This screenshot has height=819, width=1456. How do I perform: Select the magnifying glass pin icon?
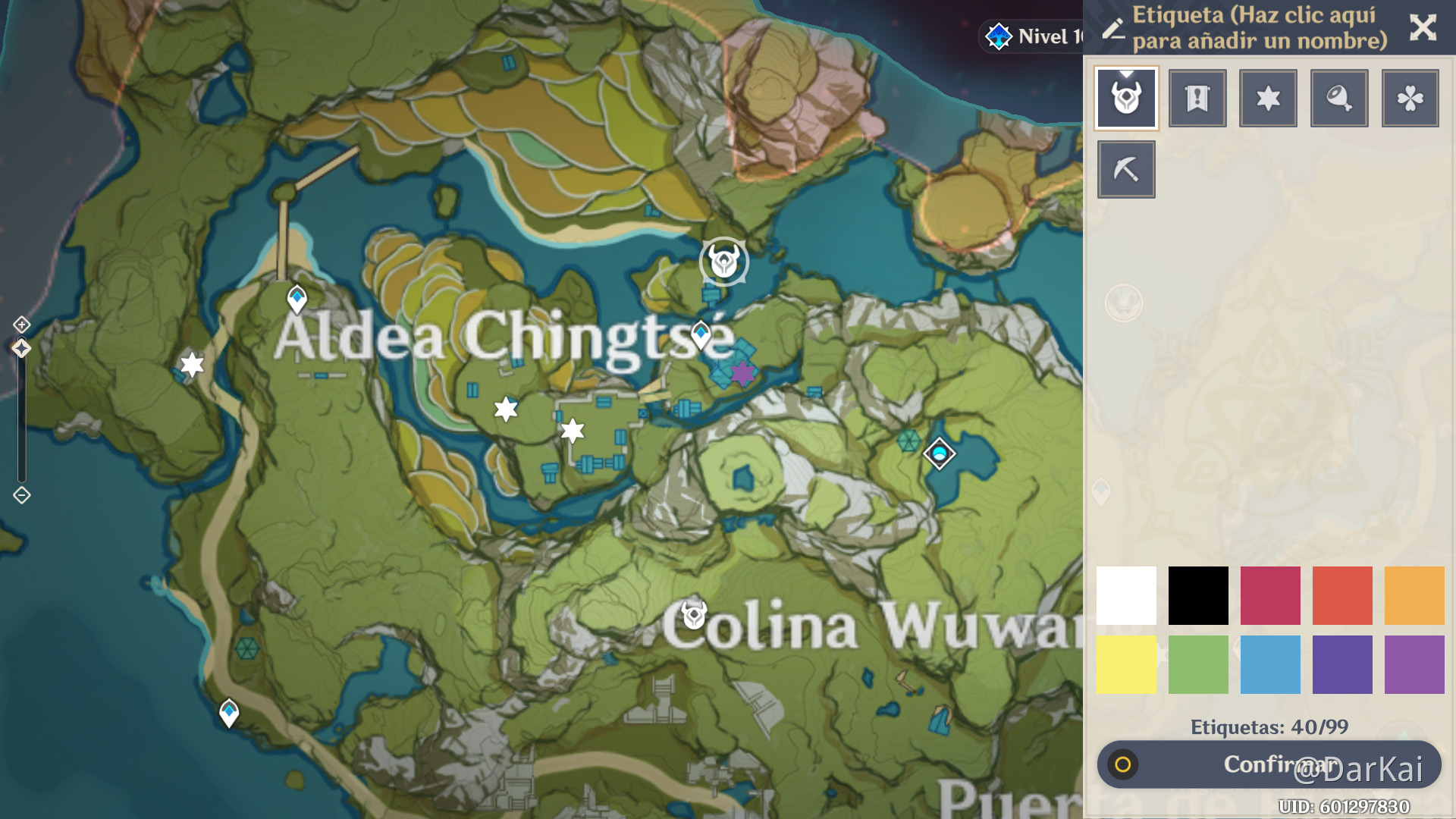(1339, 98)
